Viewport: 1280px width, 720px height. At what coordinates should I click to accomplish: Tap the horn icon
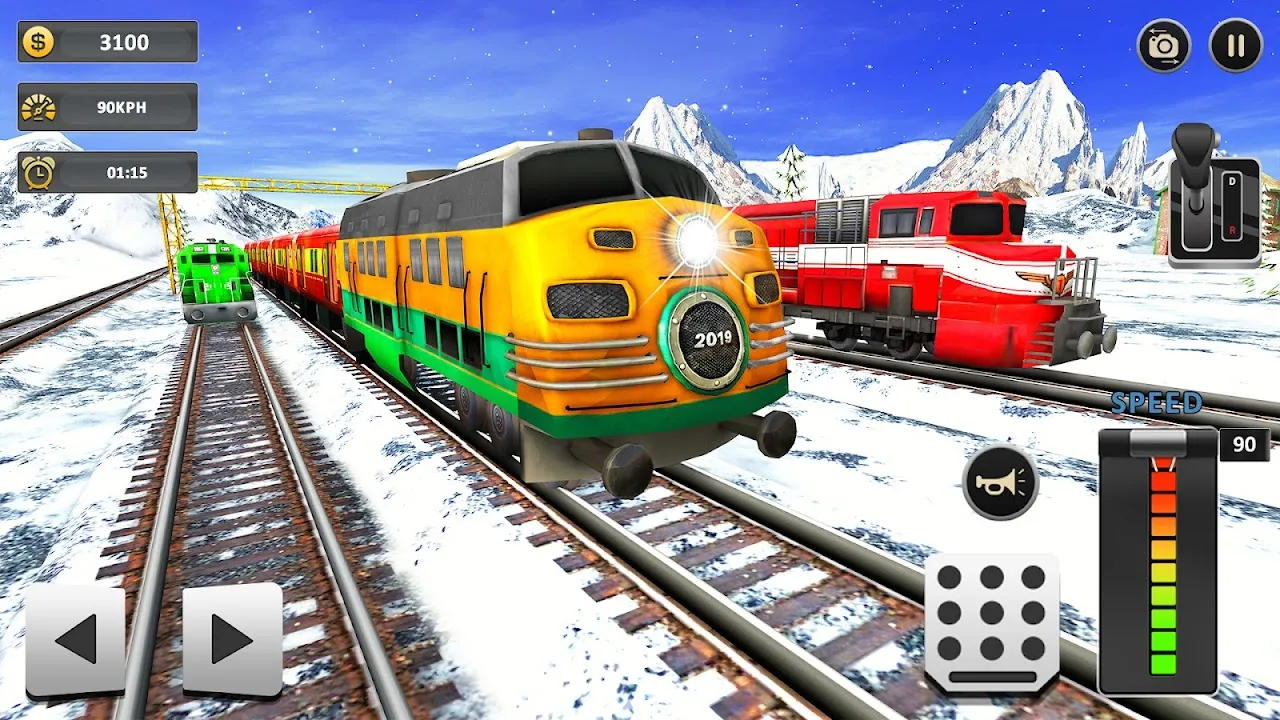pyautogui.click(x=1003, y=487)
